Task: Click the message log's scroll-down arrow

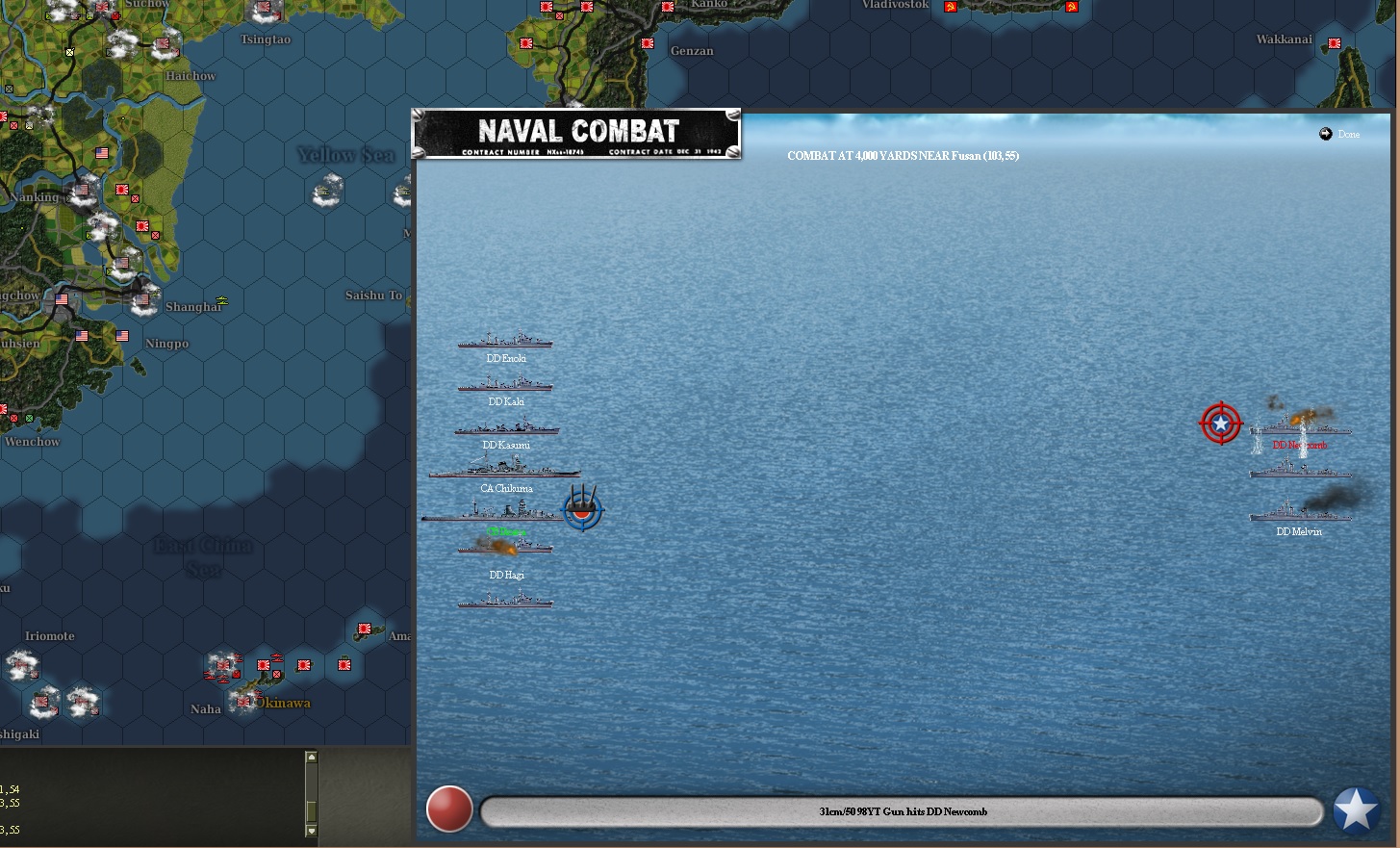Action: pos(311,830)
